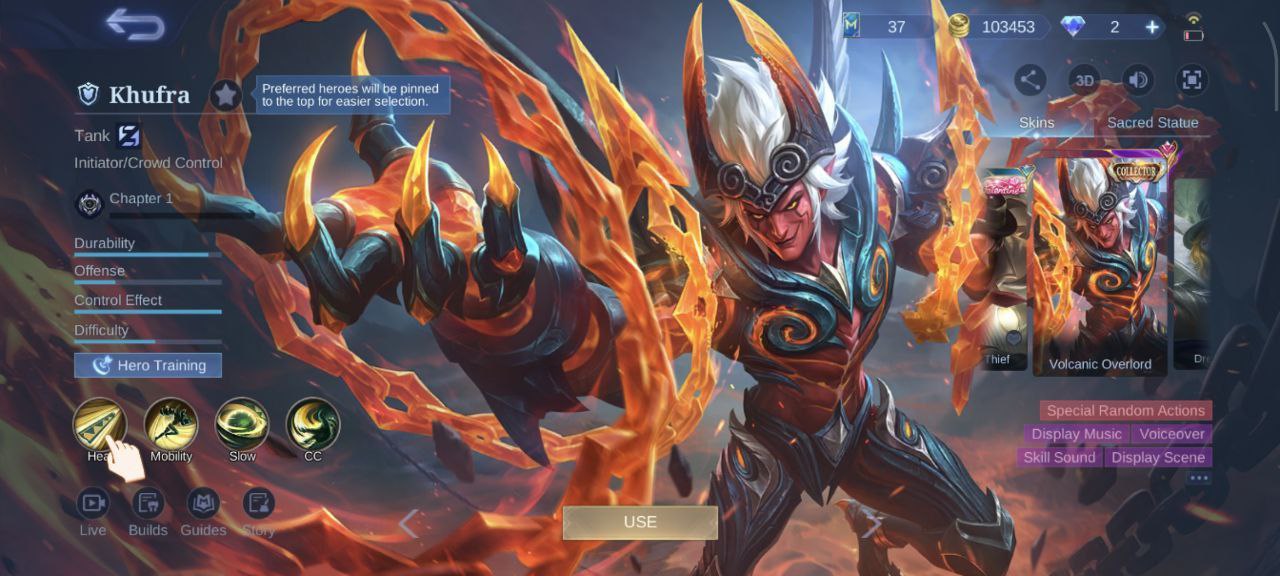1280x576 pixels.
Task: Switch to the Sacred Statue tab
Action: coord(1152,122)
